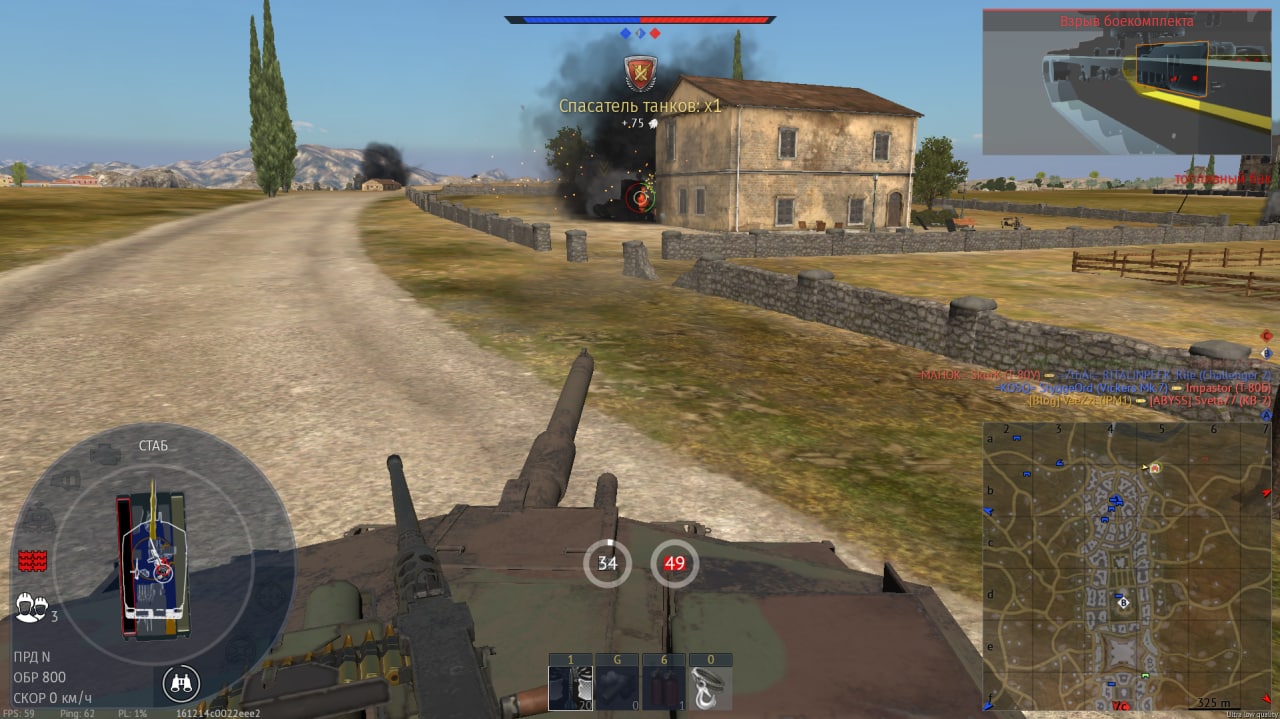Image resolution: width=1280 pixels, height=719 pixels.
Task: Click the tank damage diagram
Action: (x=154, y=566)
